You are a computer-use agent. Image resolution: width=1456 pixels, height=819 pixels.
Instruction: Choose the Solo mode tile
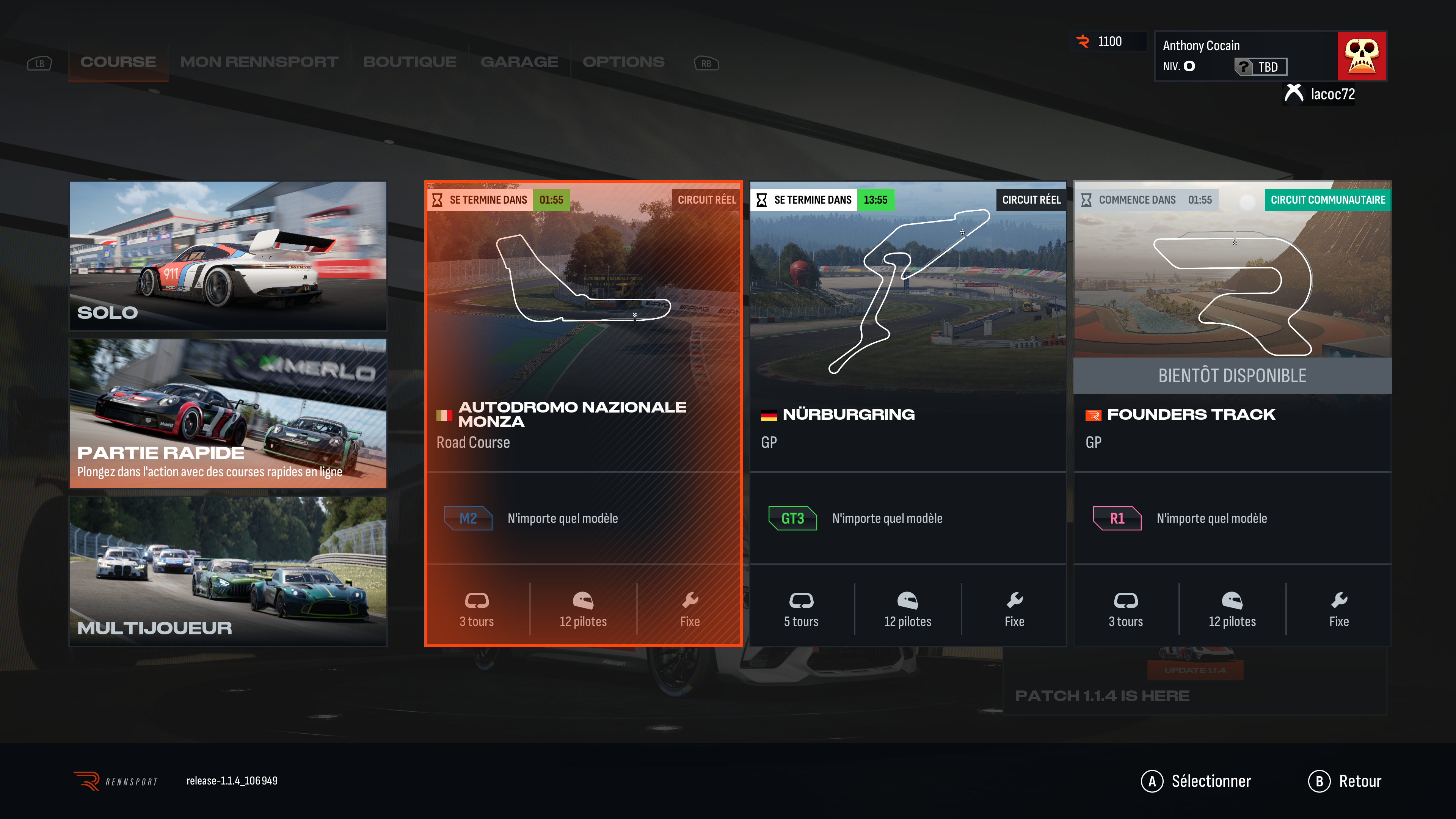(x=228, y=256)
